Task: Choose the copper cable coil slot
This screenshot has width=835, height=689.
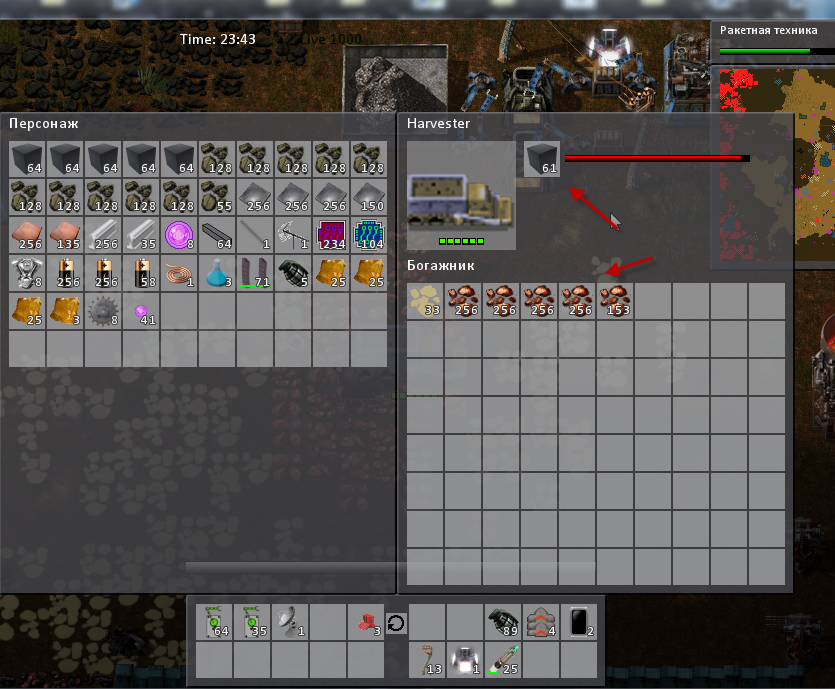Action: tap(180, 273)
